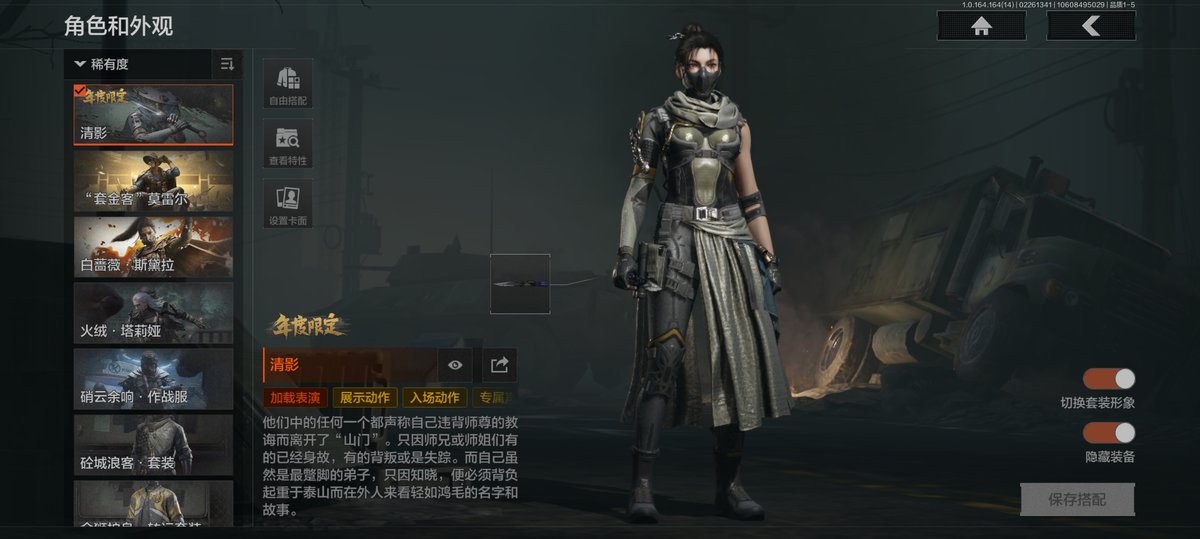The width and height of the screenshot is (1200, 539).
Task: Open 设置卡面 card settings
Action: tap(288, 204)
